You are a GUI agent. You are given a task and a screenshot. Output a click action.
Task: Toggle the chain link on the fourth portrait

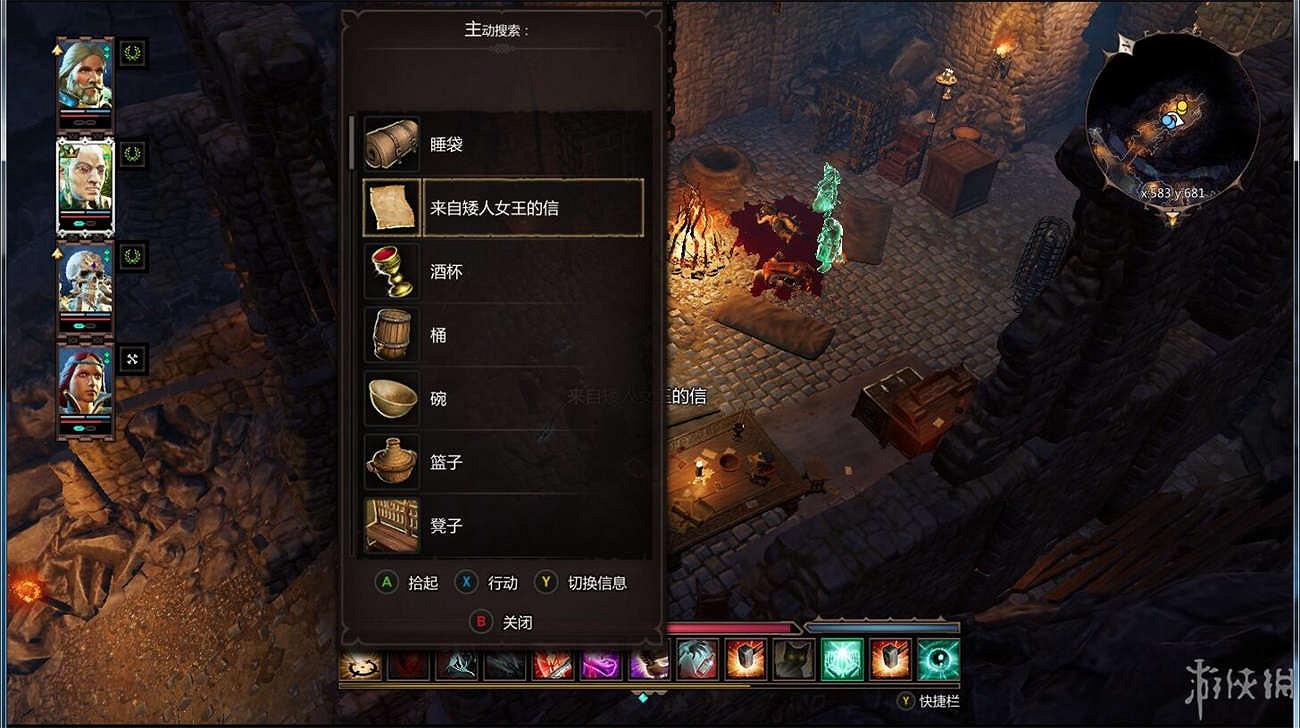tap(132, 358)
